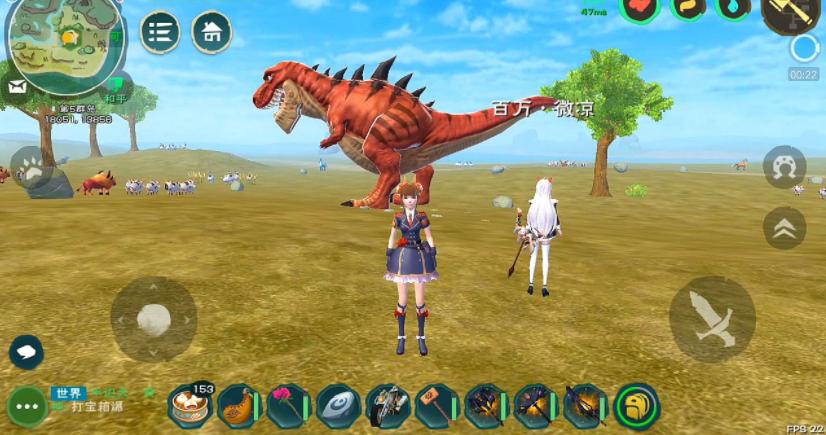The image size is (826, 435).
Task: Select the roasted drumstick hotbar slot
Action: coord(238,406)
